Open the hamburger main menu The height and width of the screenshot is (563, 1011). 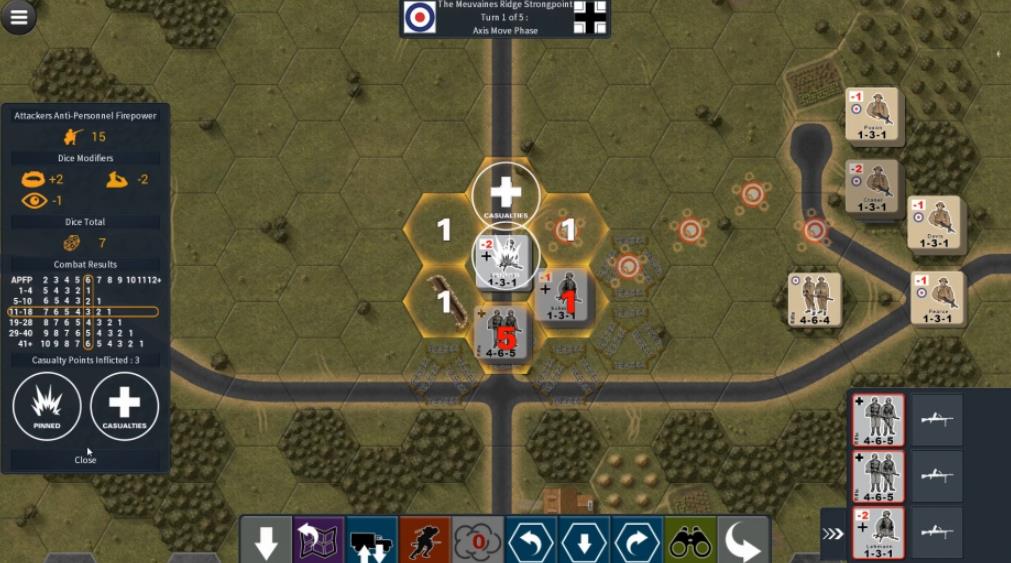[x=19, y=15]
